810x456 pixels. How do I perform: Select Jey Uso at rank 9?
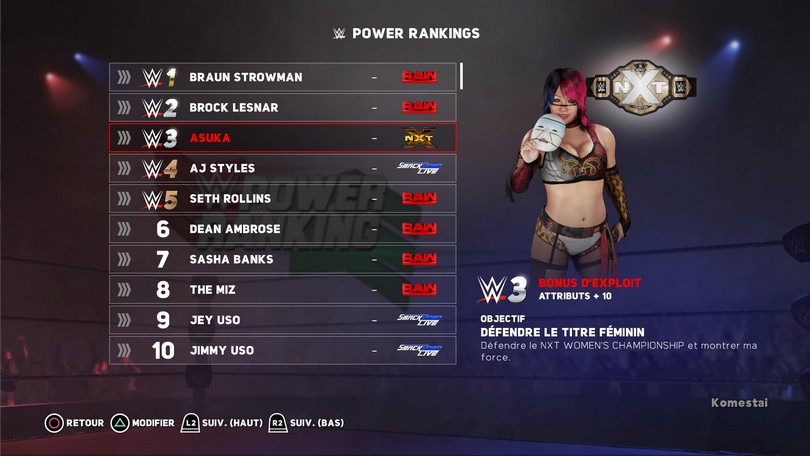(x=282, y=320)
